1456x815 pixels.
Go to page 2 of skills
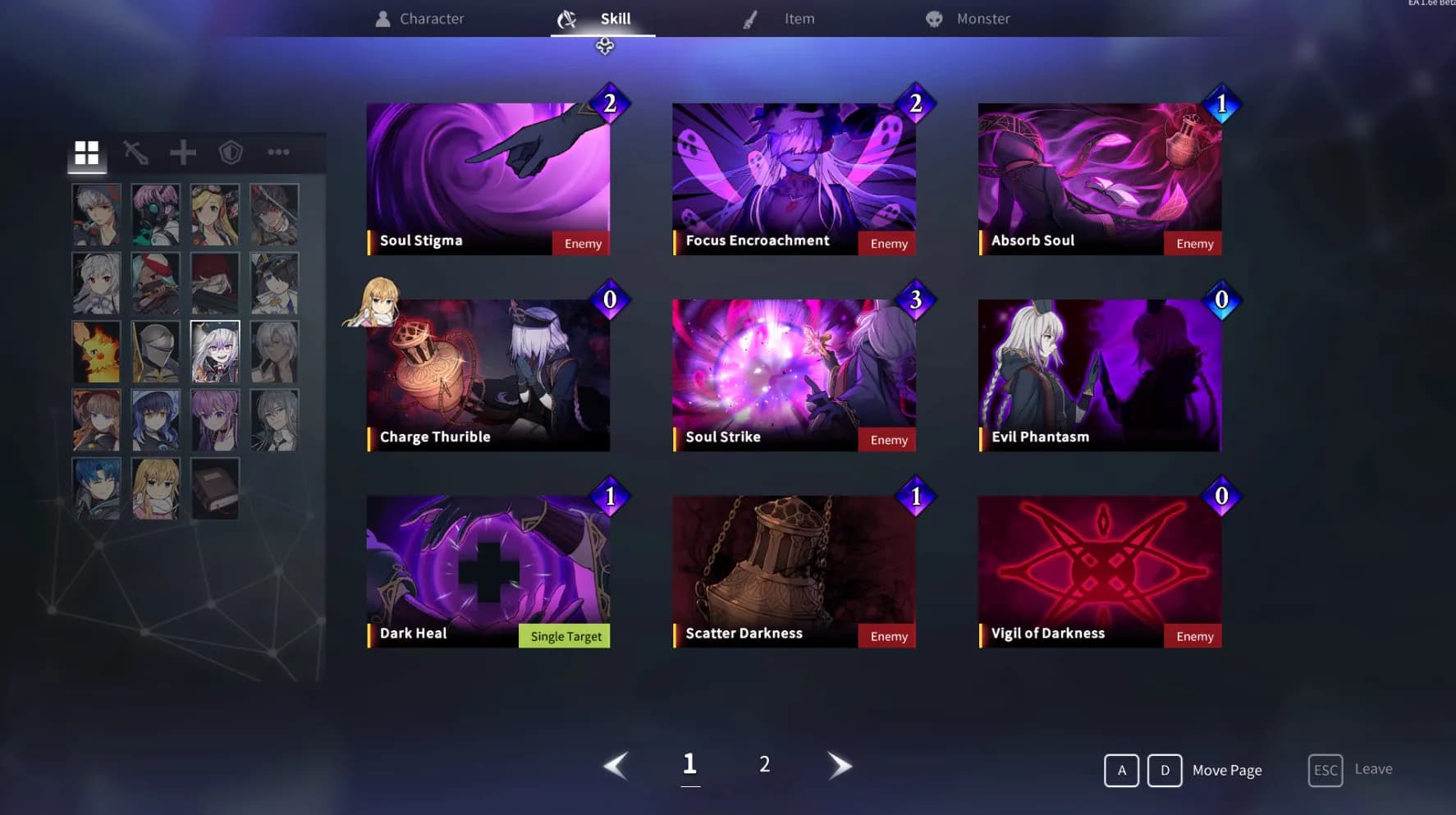pyautogui.click(x=764, y=765)
